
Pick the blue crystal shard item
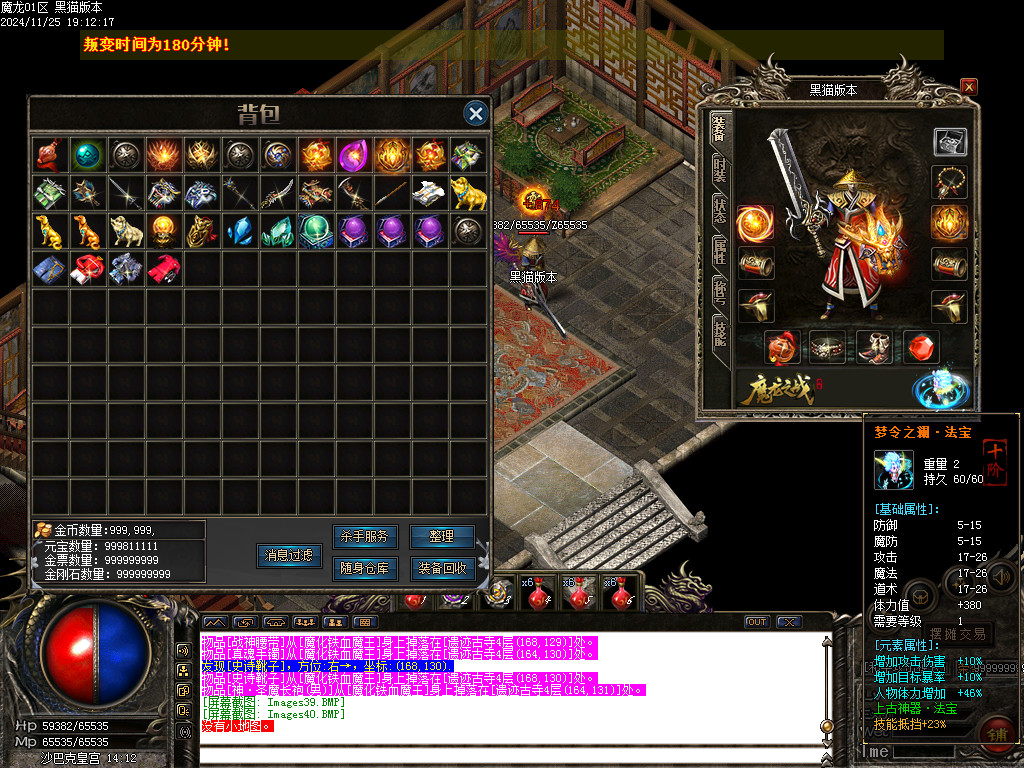click(238, 231)
